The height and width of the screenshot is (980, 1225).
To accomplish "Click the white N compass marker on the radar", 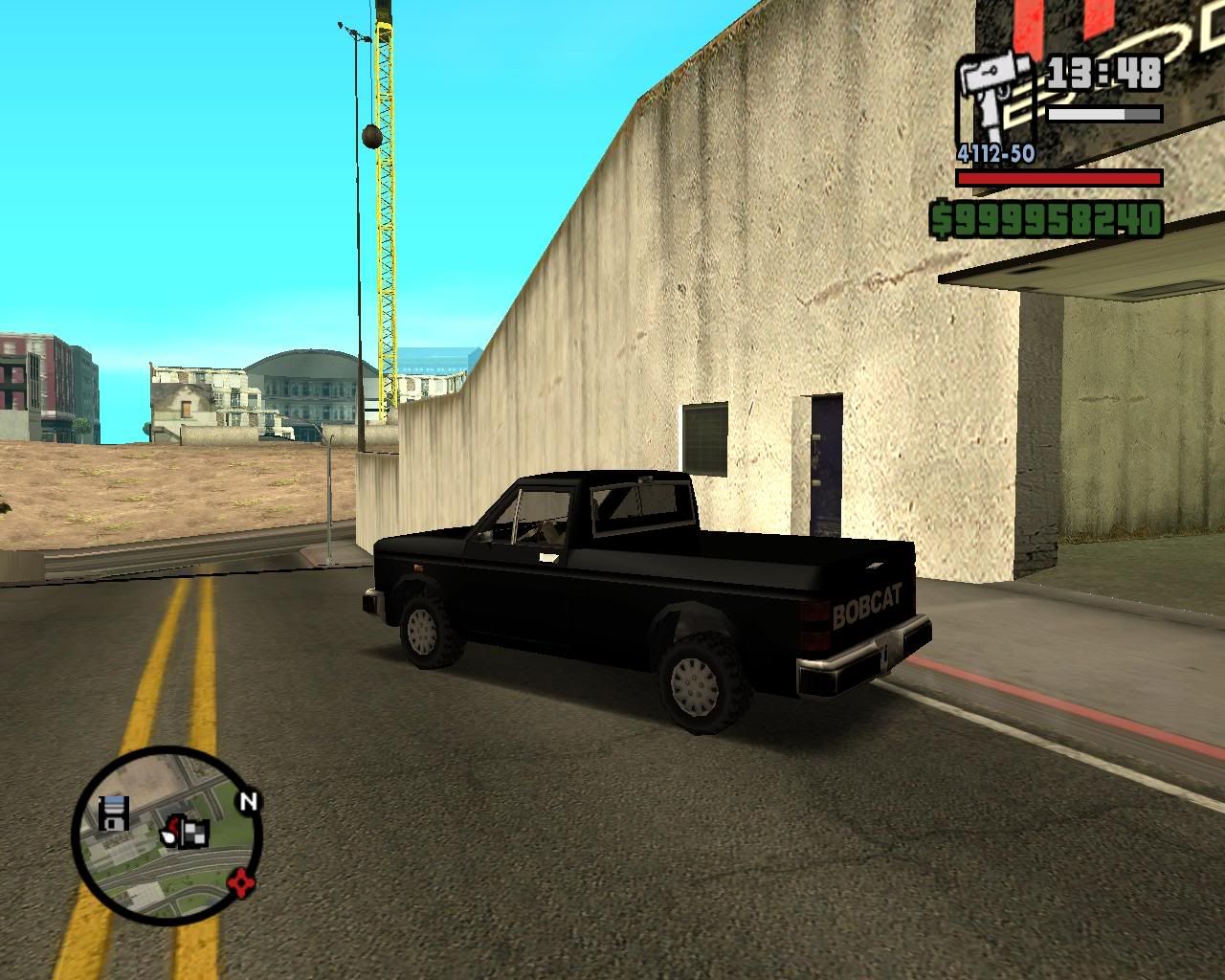I will [x=248, y=802].
